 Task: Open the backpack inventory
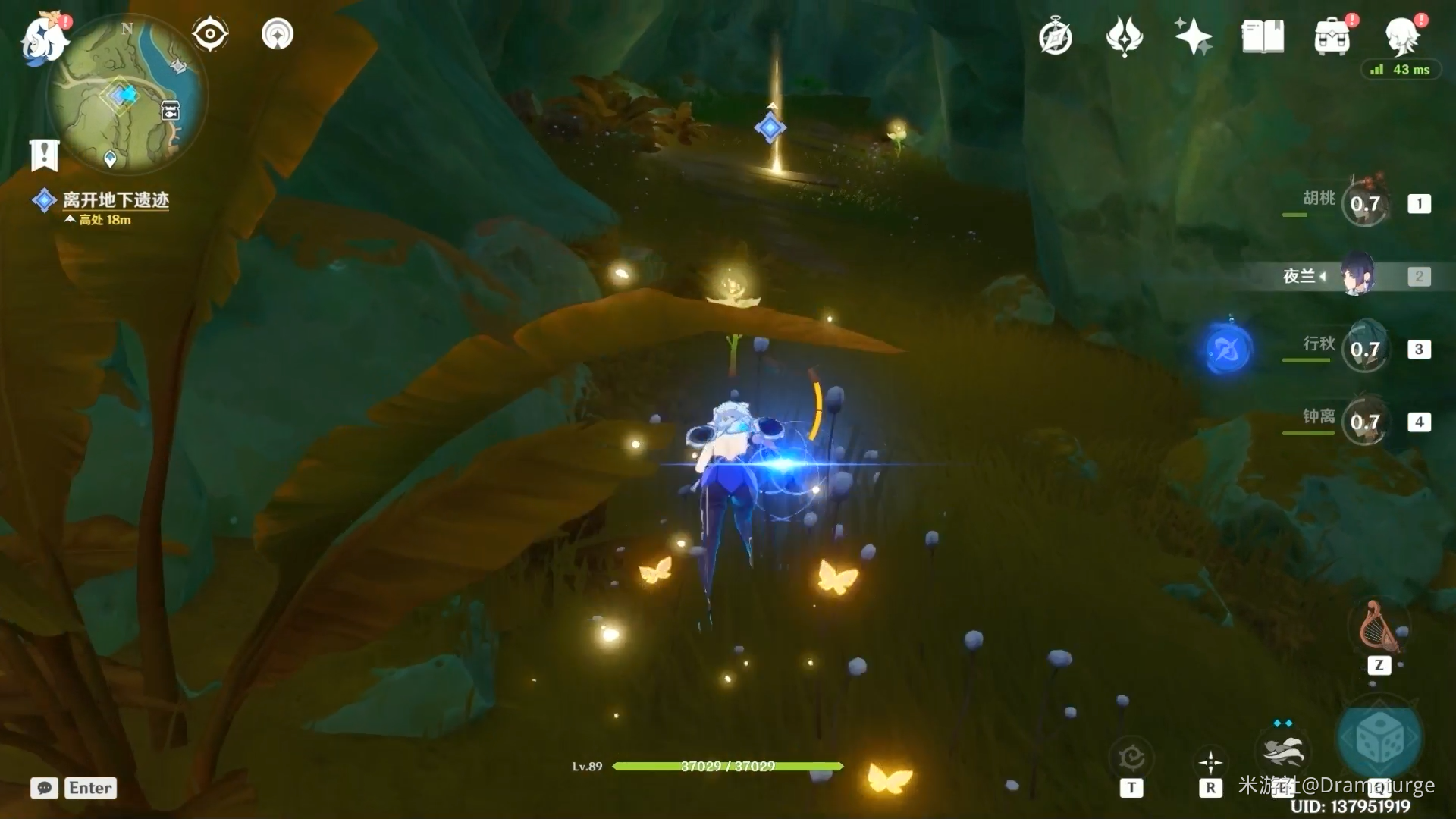coord(1332,36)
